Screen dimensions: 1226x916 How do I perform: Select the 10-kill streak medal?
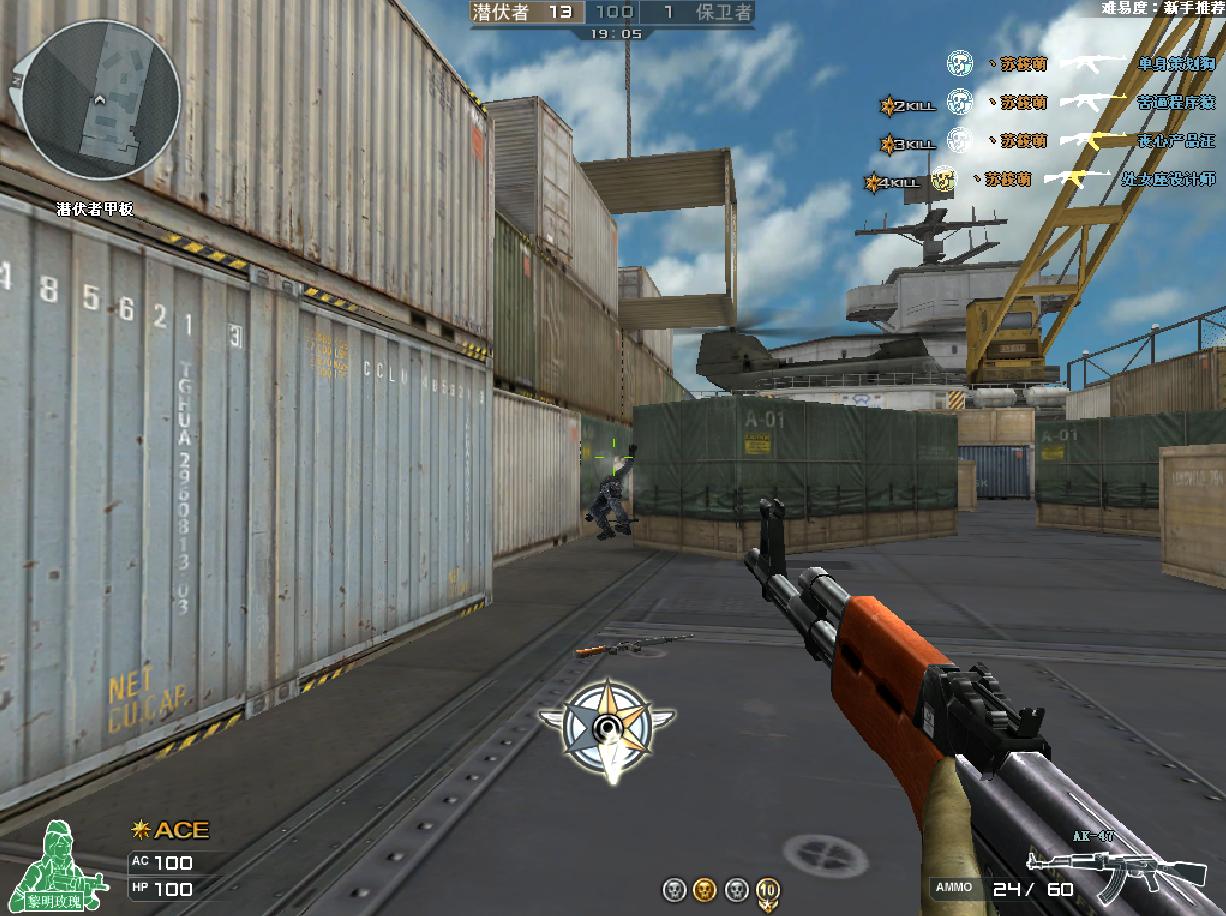pos(768,891)
